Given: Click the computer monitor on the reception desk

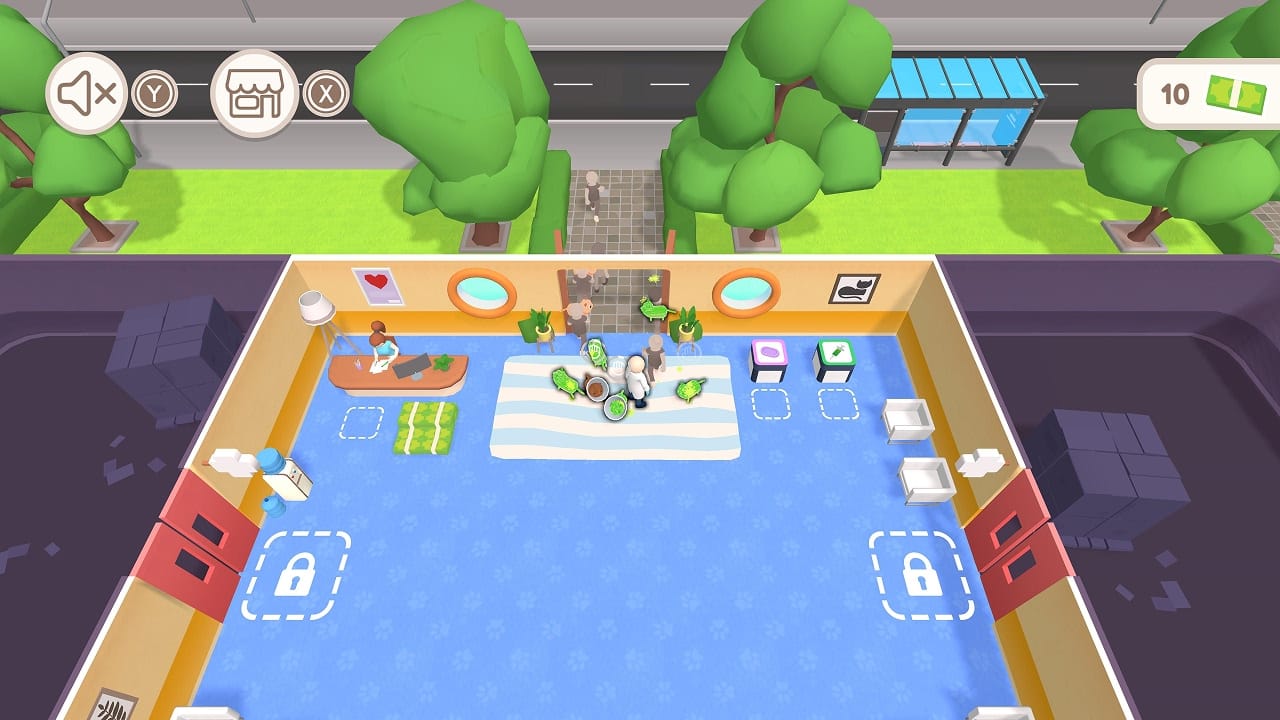Looking at the screenshot, I should (413, 366).
